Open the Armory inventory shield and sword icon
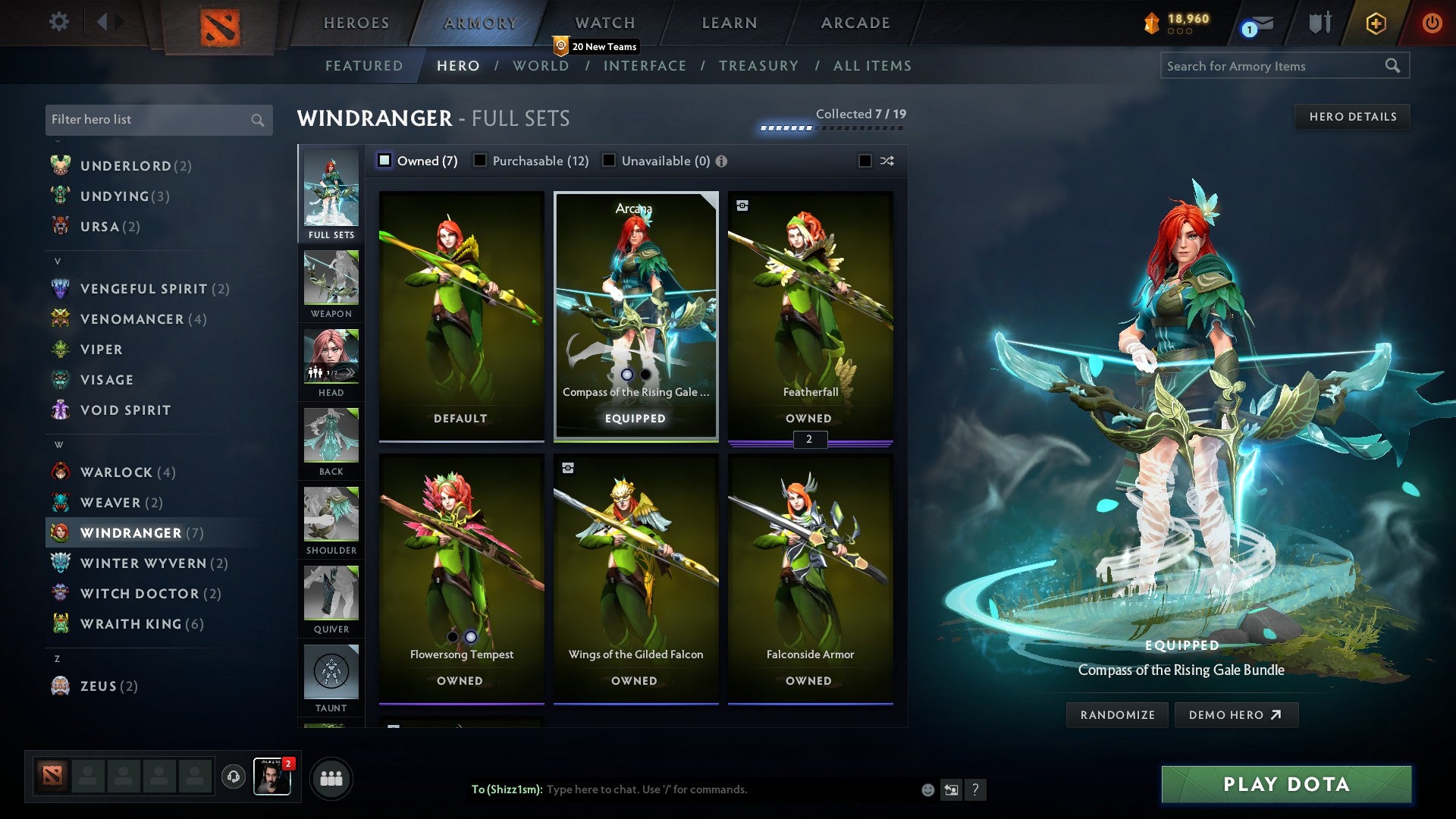 [1319, 24]
